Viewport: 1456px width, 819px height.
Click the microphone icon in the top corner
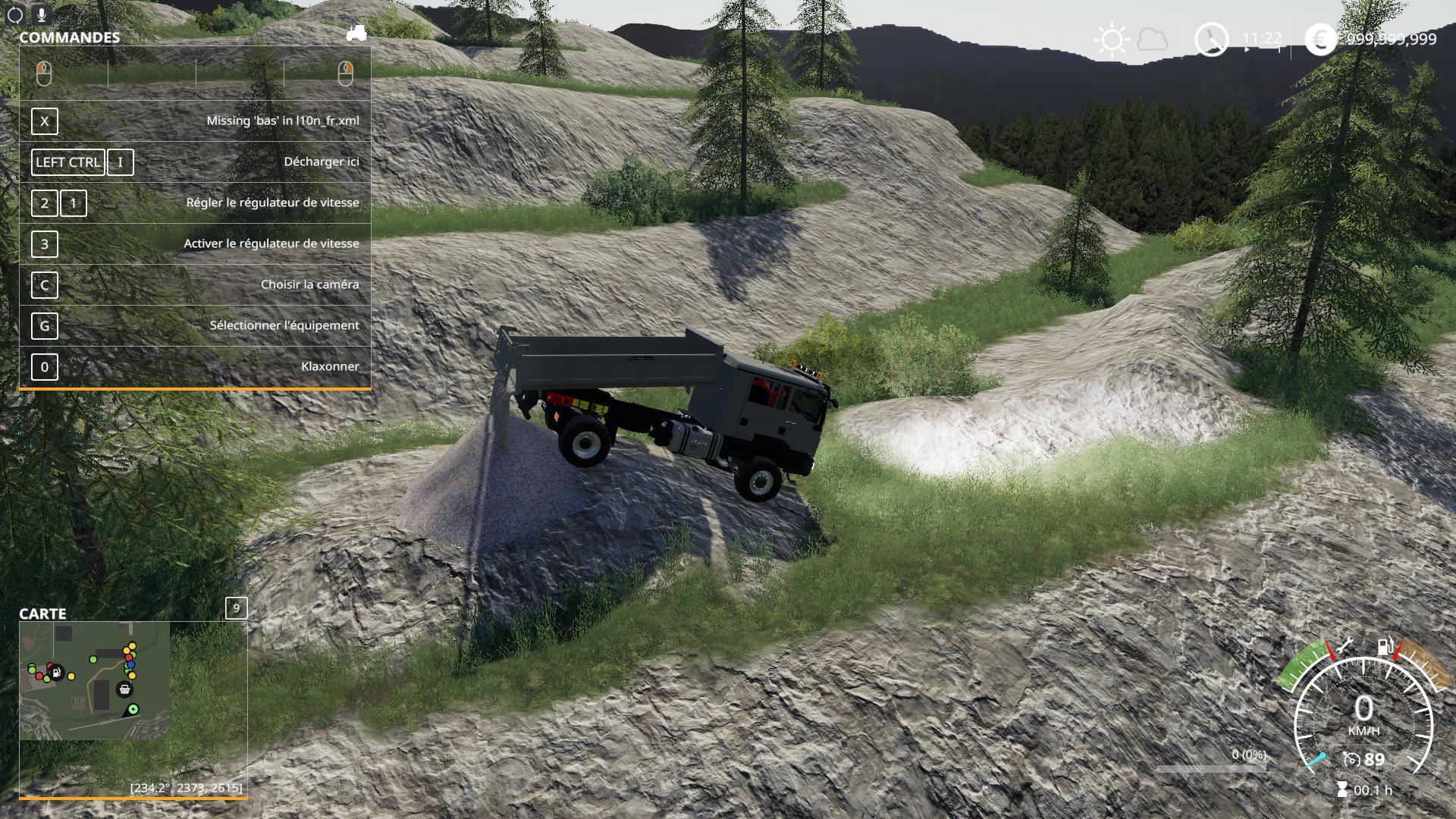pos(41,14)
